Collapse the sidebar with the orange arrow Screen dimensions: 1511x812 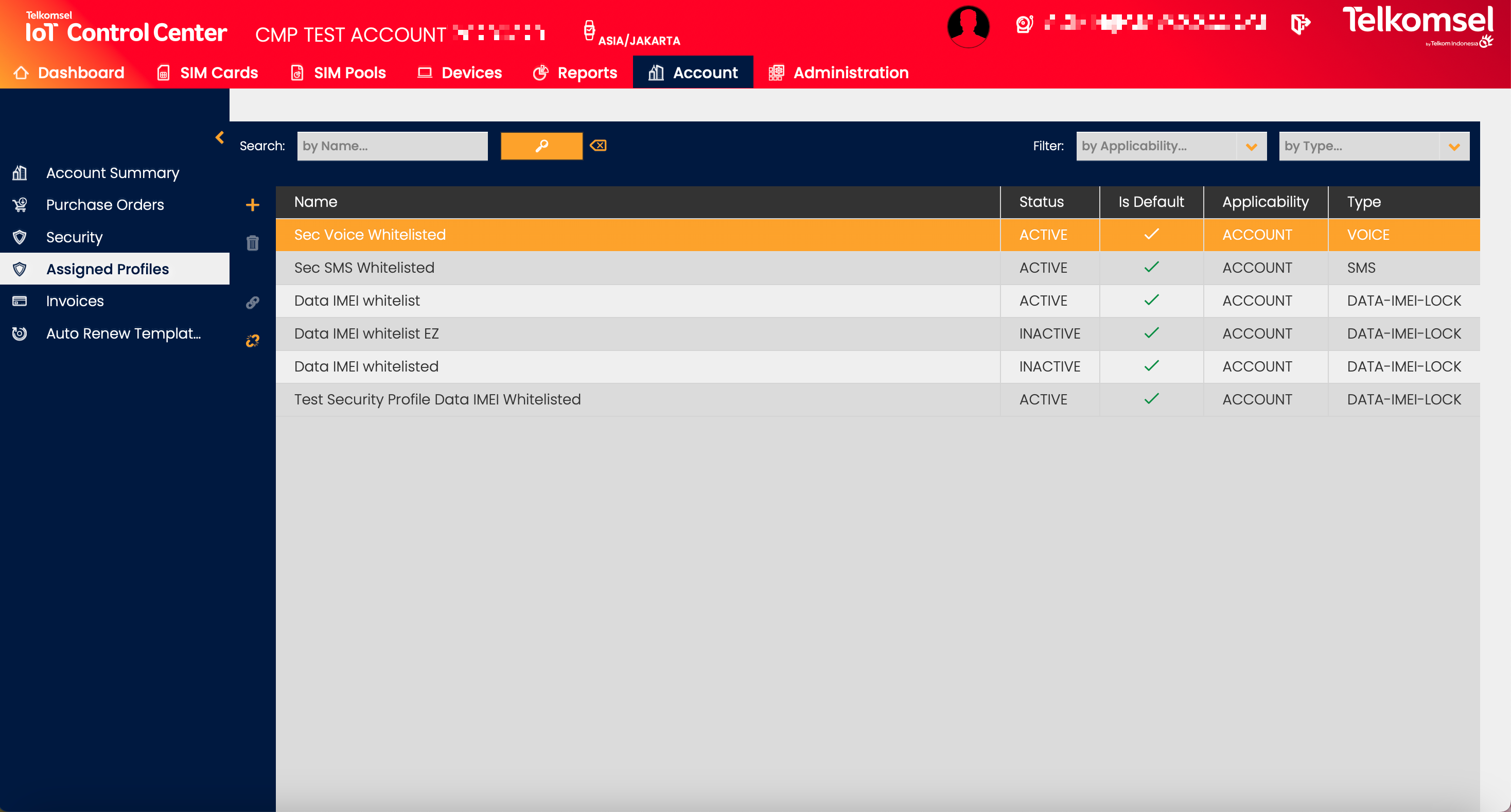click(x=219, y=137)
